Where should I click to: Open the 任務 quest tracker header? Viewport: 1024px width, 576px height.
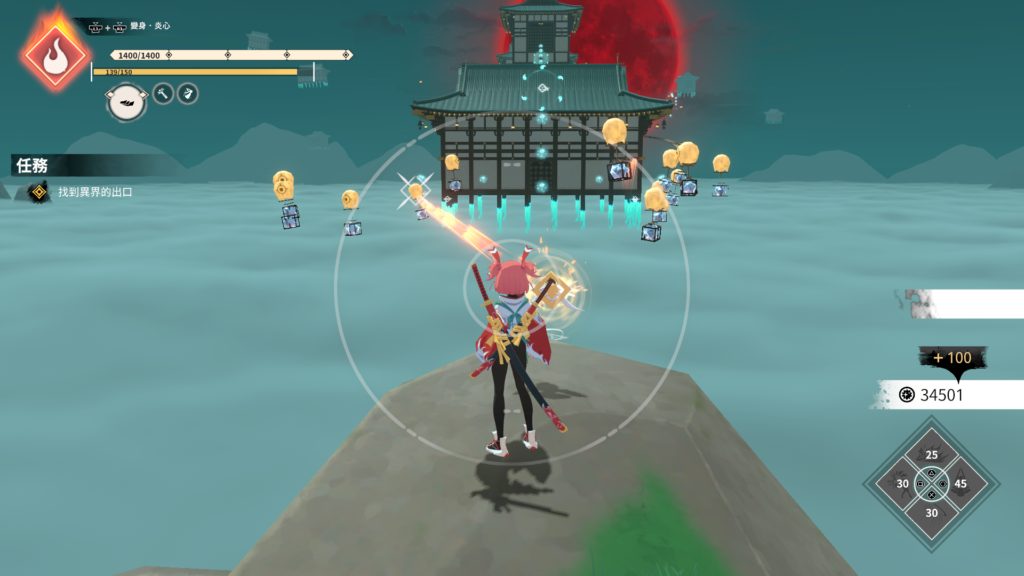34,165
